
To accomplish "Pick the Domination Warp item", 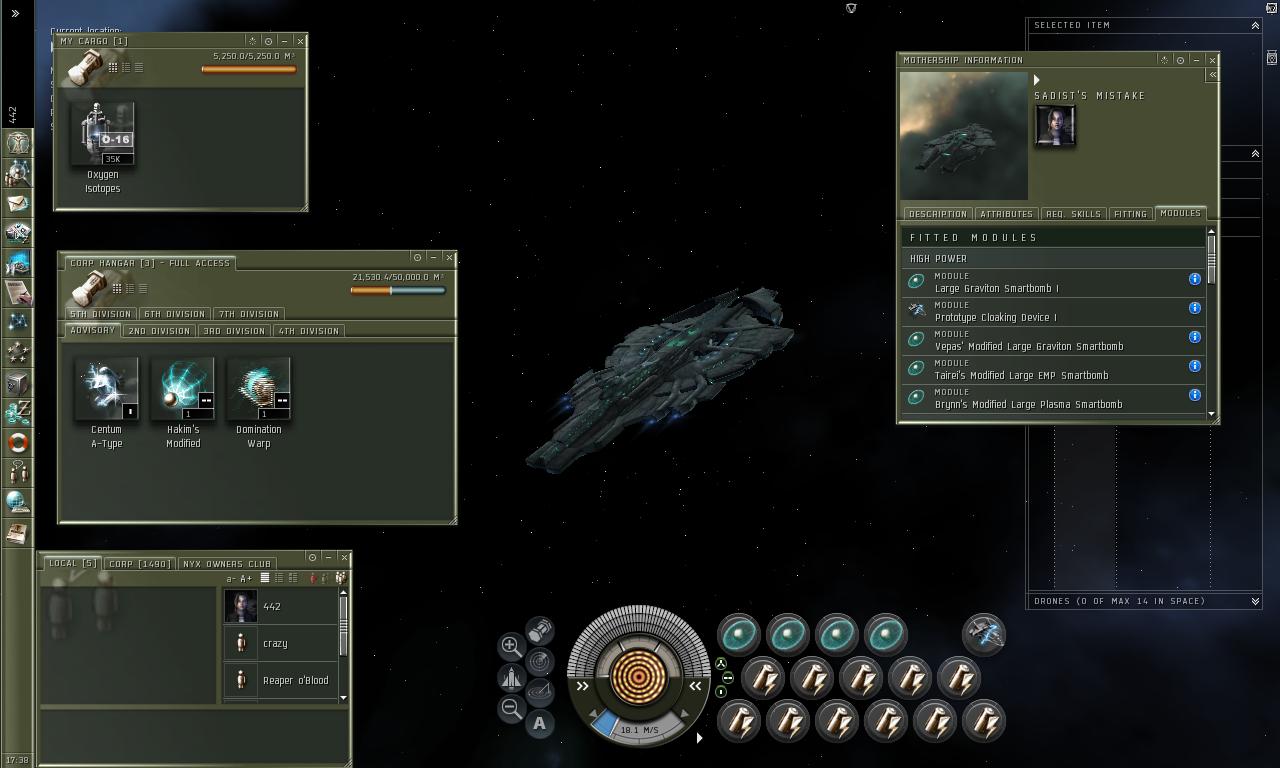I will tap(258, 389).
